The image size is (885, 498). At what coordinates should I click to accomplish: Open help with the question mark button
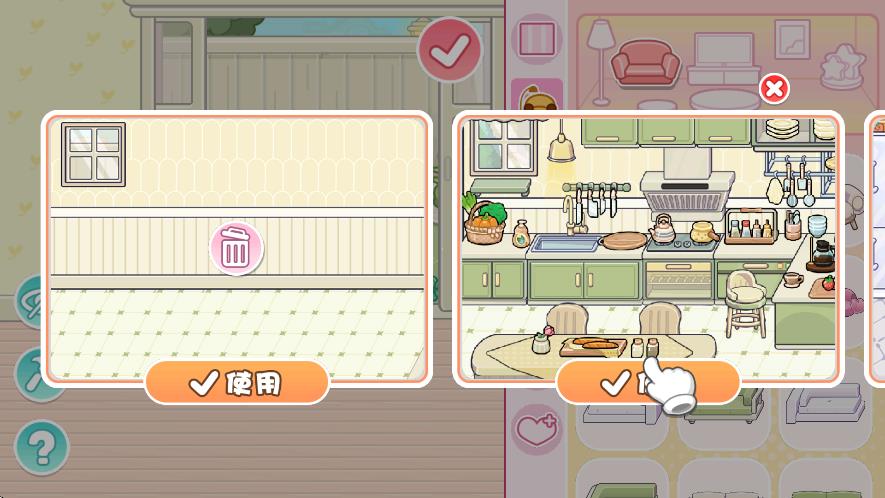coord(41,447)
